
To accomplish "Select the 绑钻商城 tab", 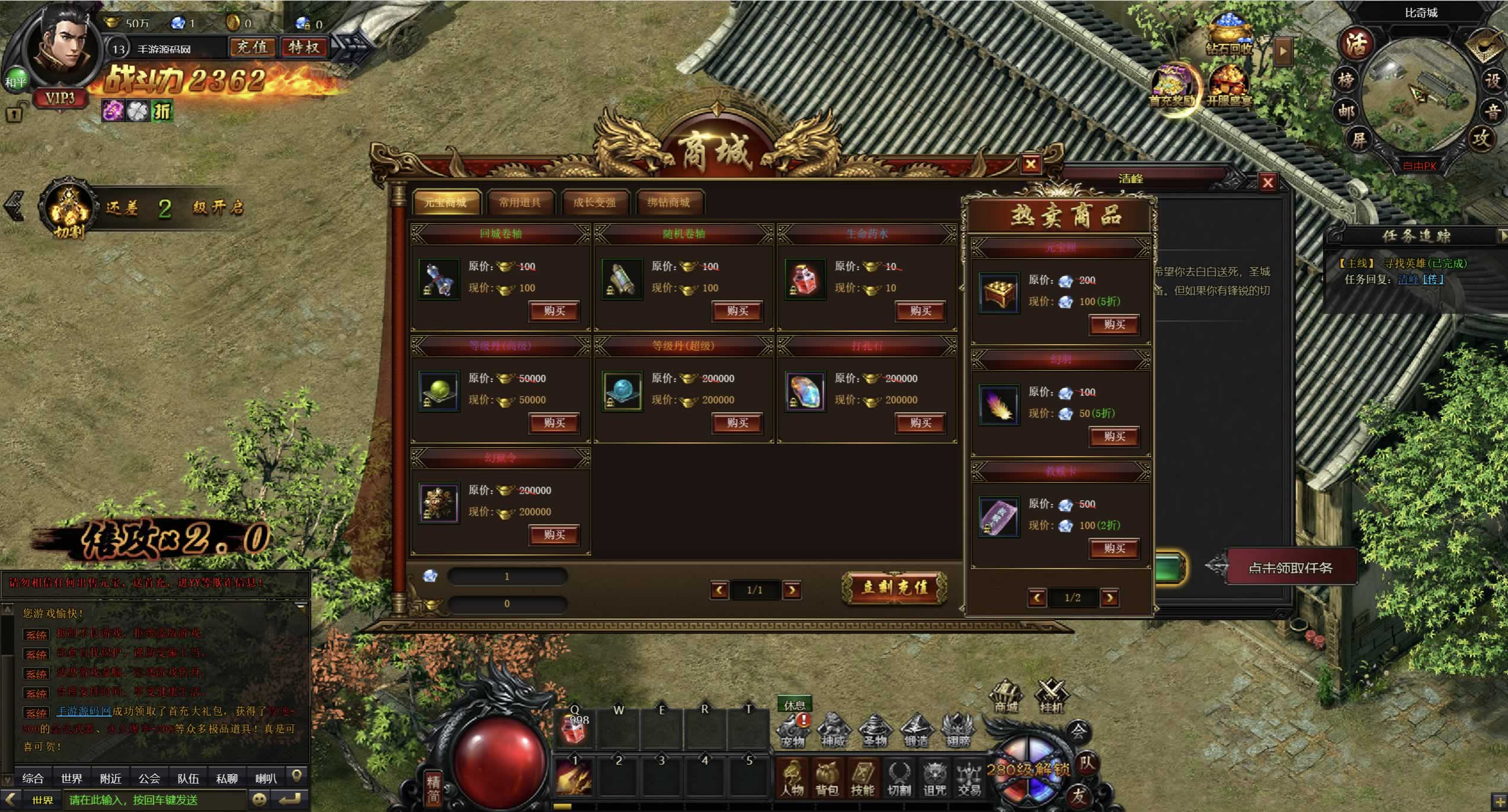I will tap(668, 203).
